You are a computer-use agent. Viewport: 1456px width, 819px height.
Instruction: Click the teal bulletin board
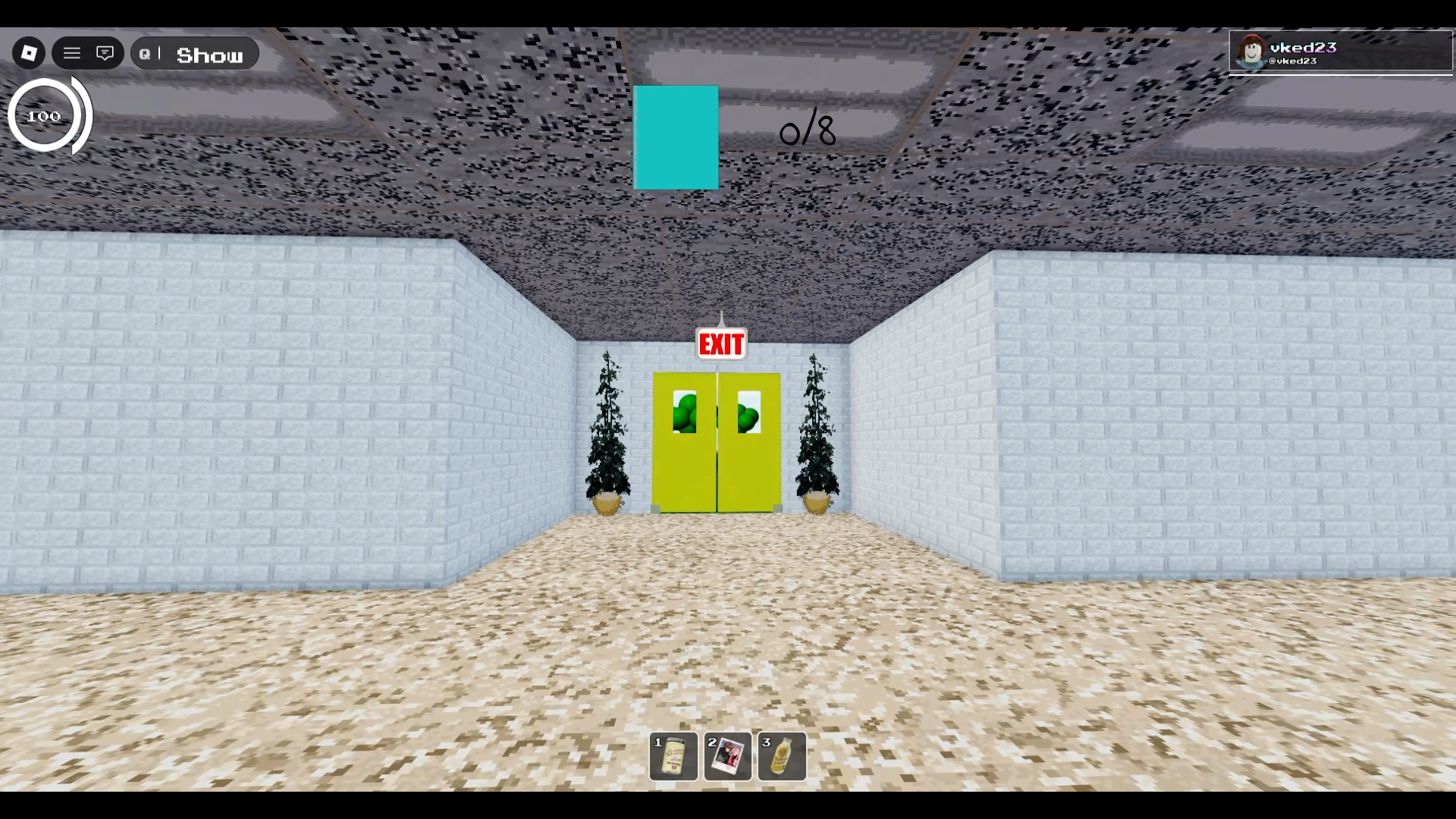point(676,137)
